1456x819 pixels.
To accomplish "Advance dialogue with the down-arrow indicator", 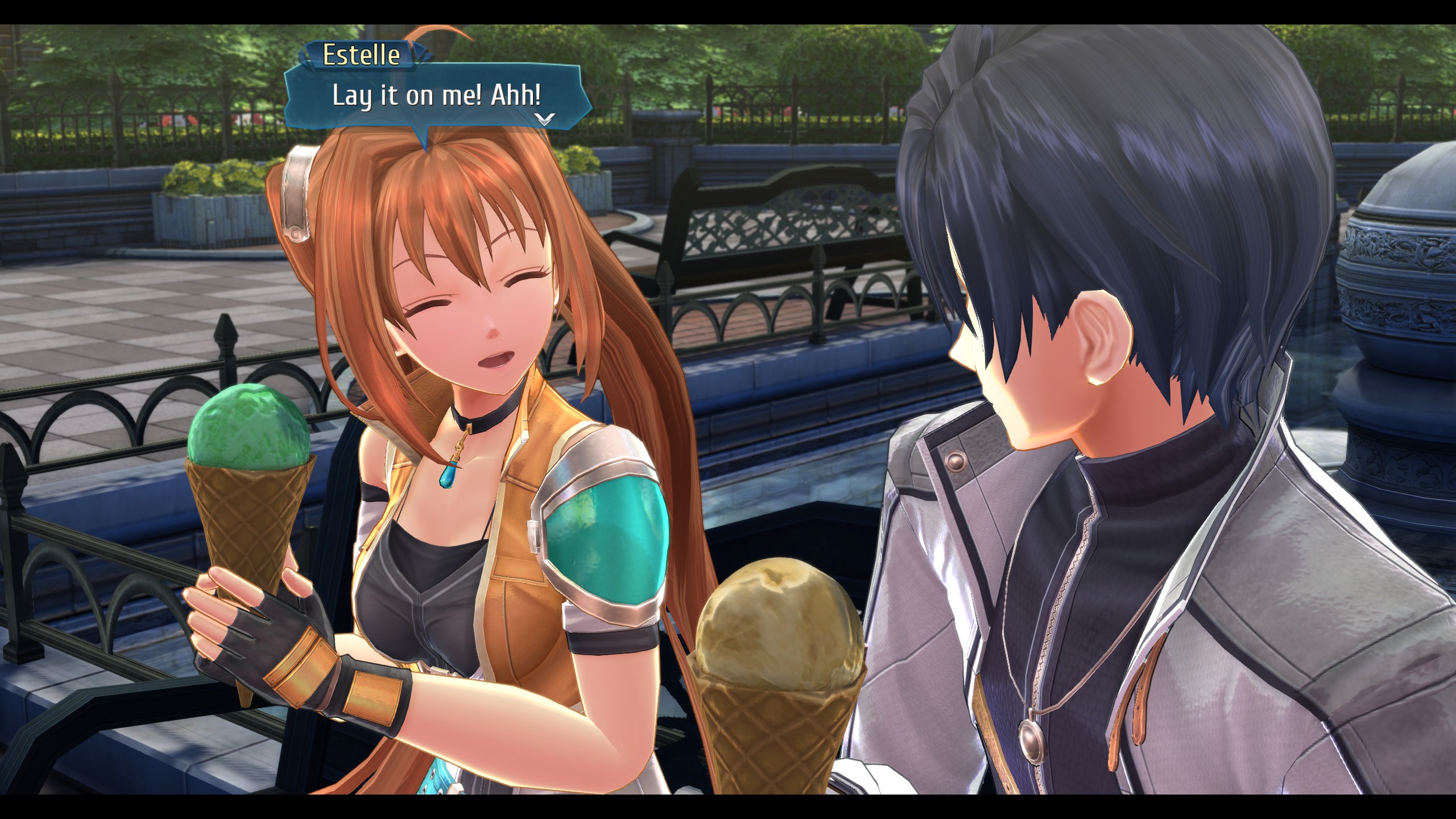I will pyautogui.click(x=544, y=119).
